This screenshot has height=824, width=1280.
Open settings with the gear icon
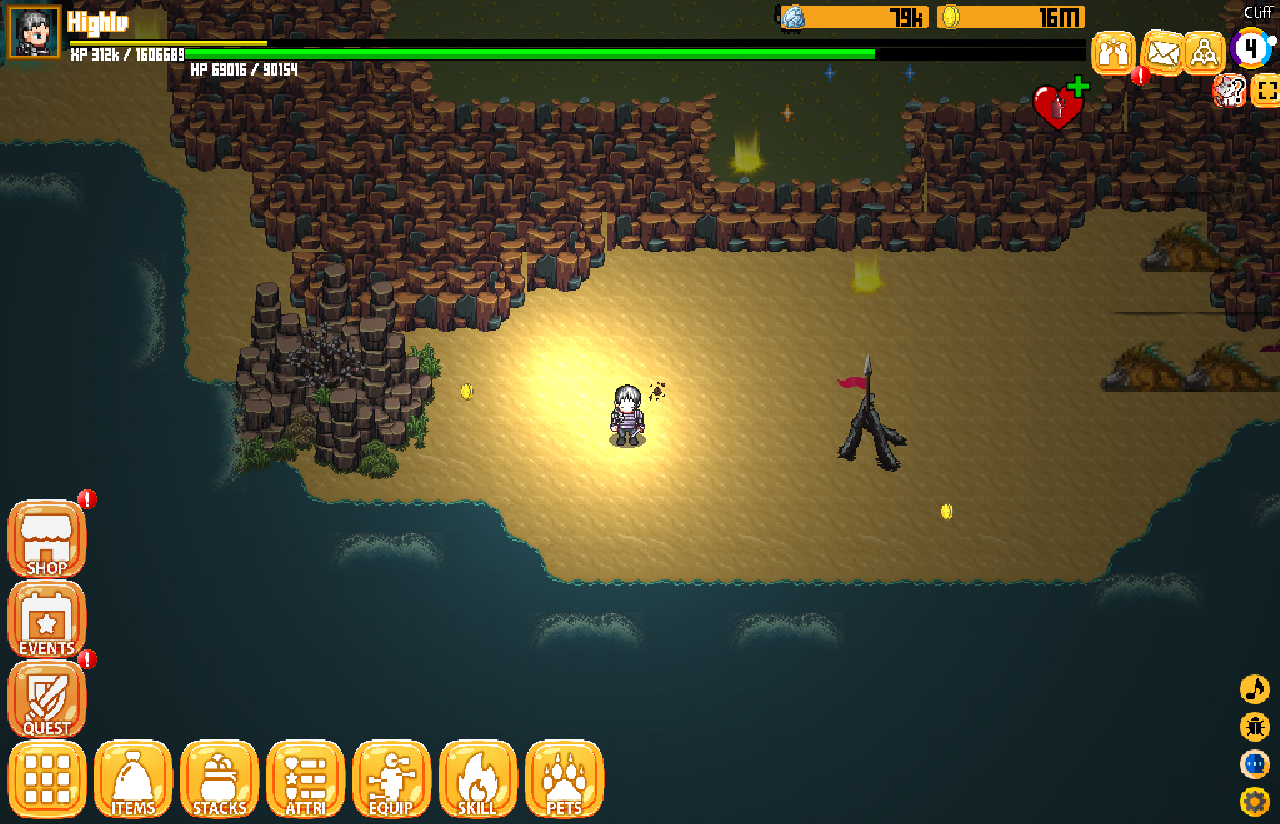click(1254, 801)
